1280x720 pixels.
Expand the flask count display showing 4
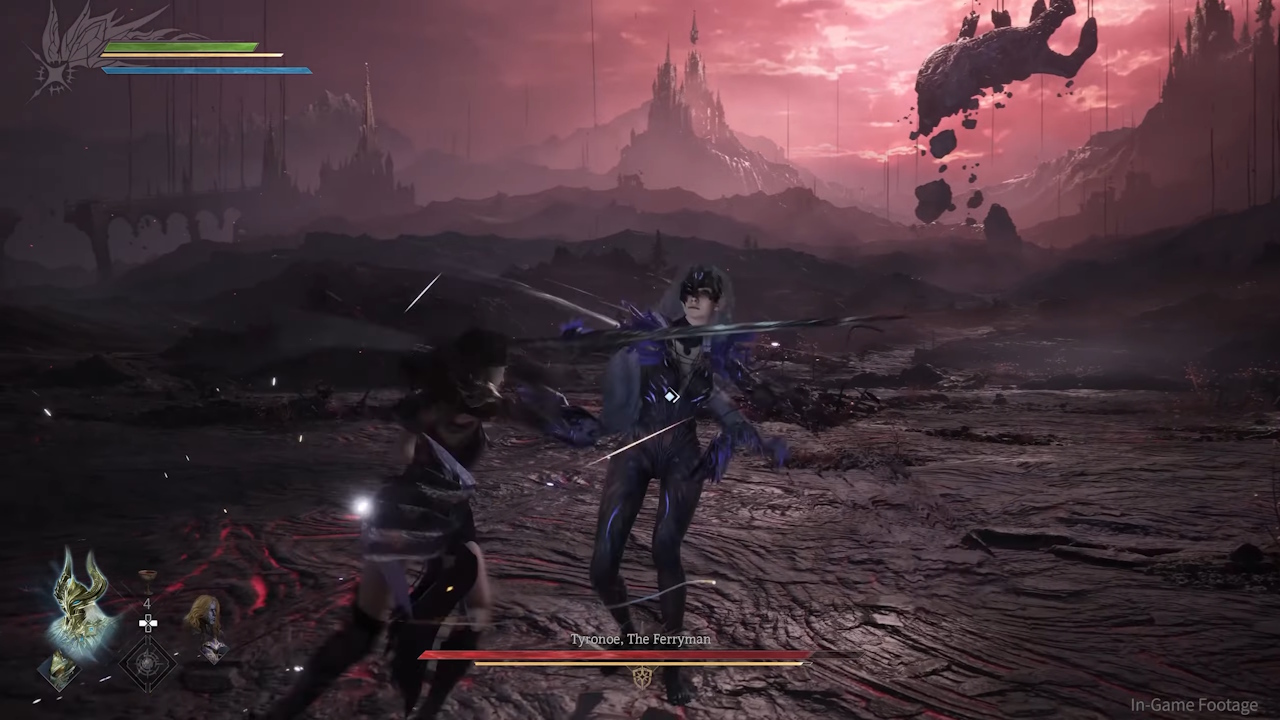[146, 604]
